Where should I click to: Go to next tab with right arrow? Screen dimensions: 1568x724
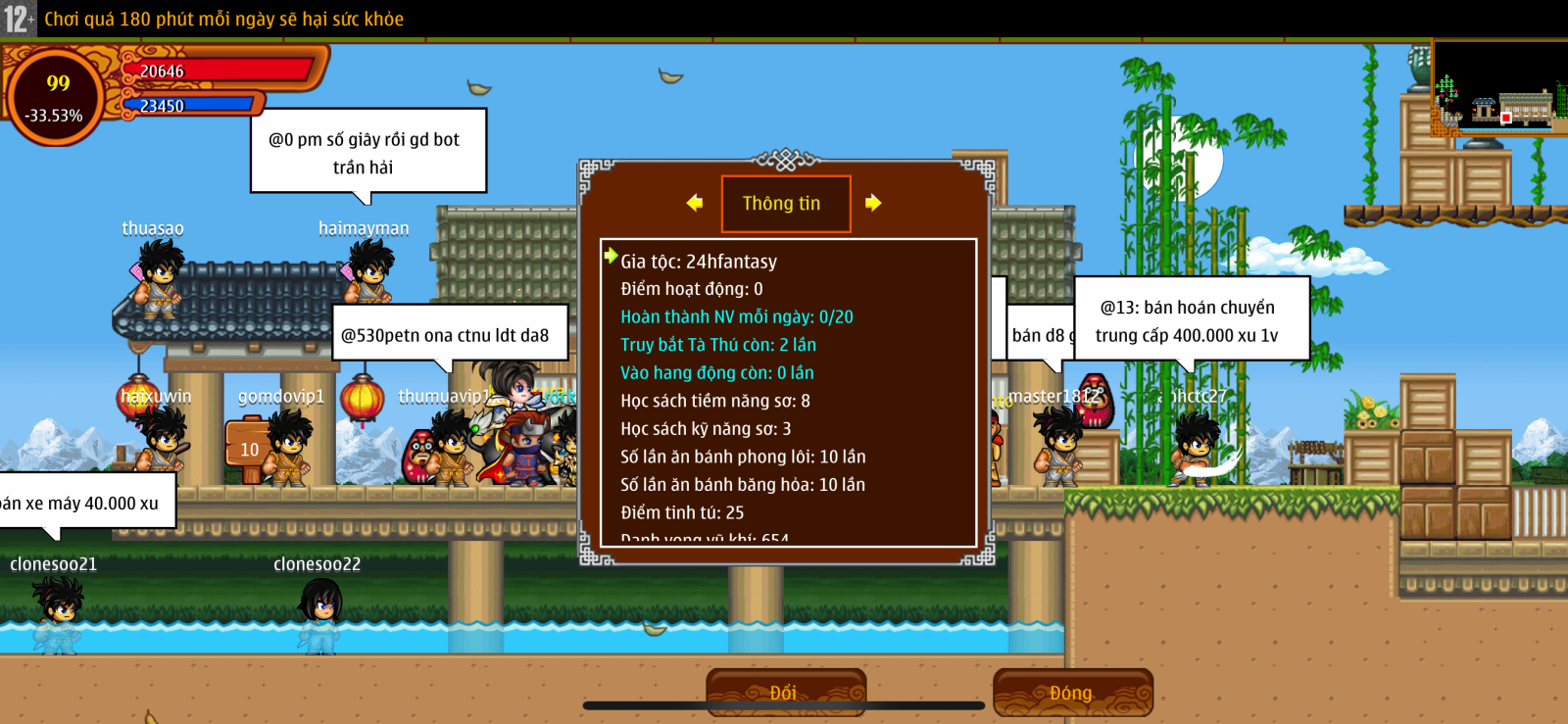[x=873, y=203]
